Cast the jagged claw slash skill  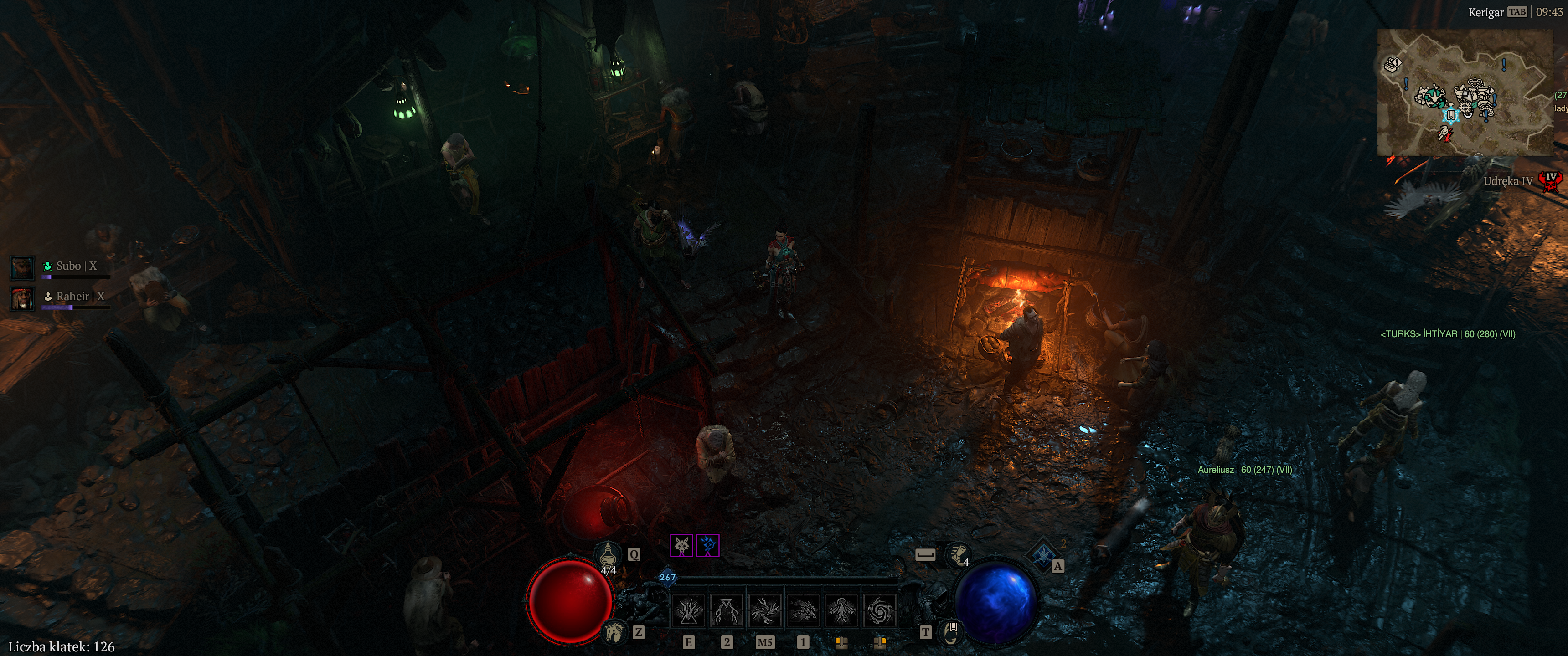point(804,610)
